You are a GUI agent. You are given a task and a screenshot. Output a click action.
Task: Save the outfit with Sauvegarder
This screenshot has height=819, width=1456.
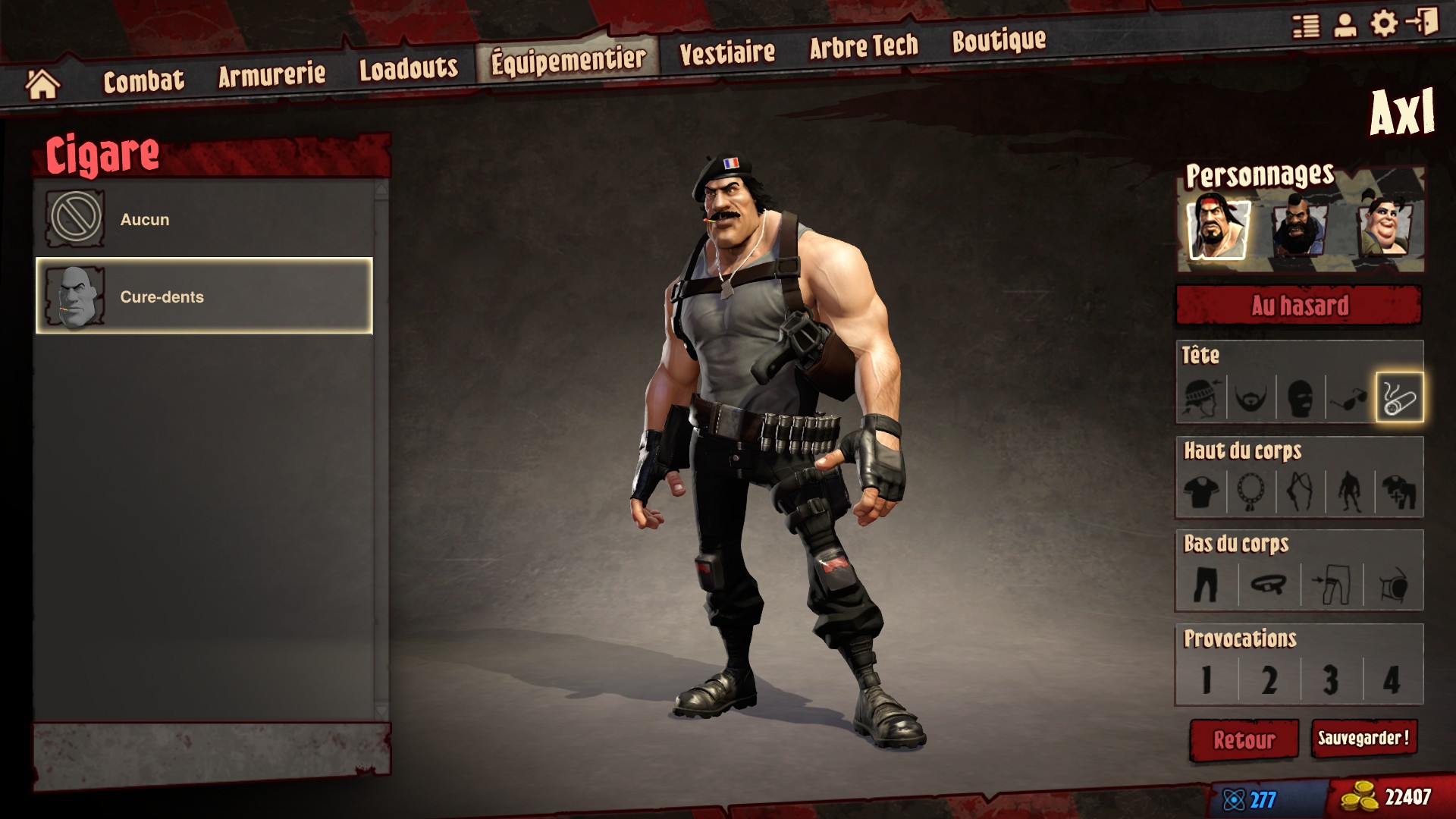1363,738
